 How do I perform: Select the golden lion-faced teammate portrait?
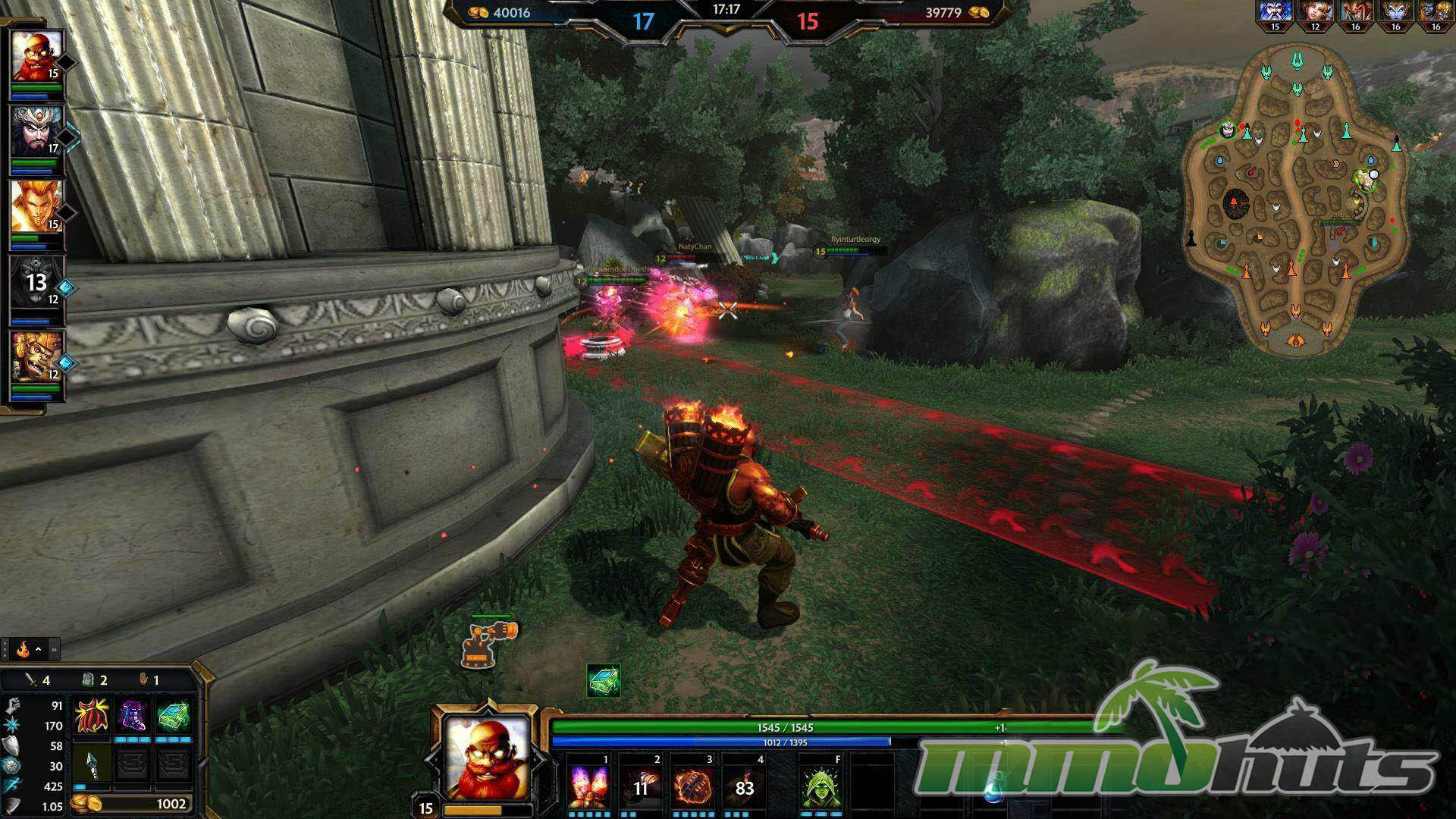tap(36, 356)
